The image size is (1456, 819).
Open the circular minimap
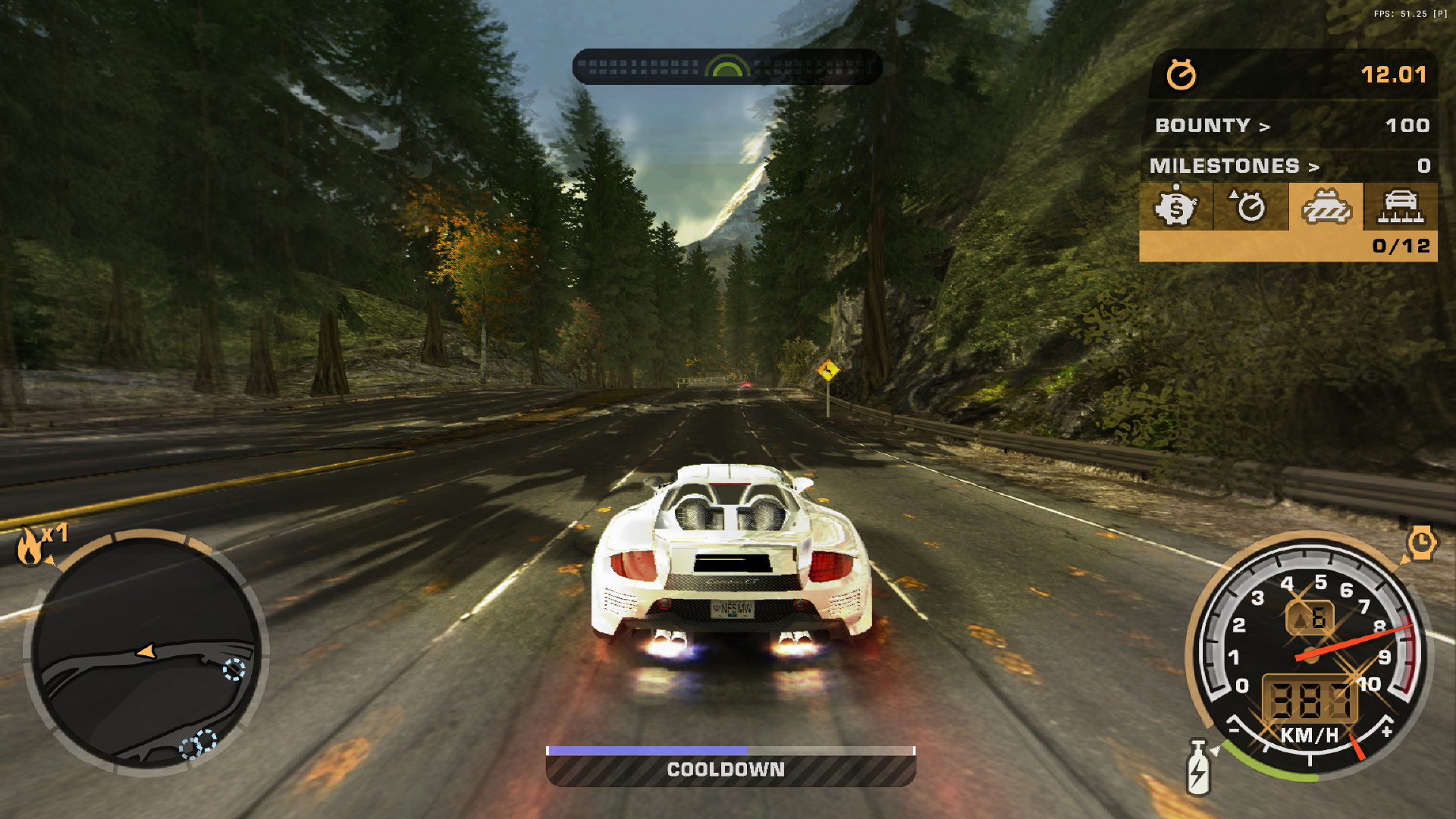146,652
